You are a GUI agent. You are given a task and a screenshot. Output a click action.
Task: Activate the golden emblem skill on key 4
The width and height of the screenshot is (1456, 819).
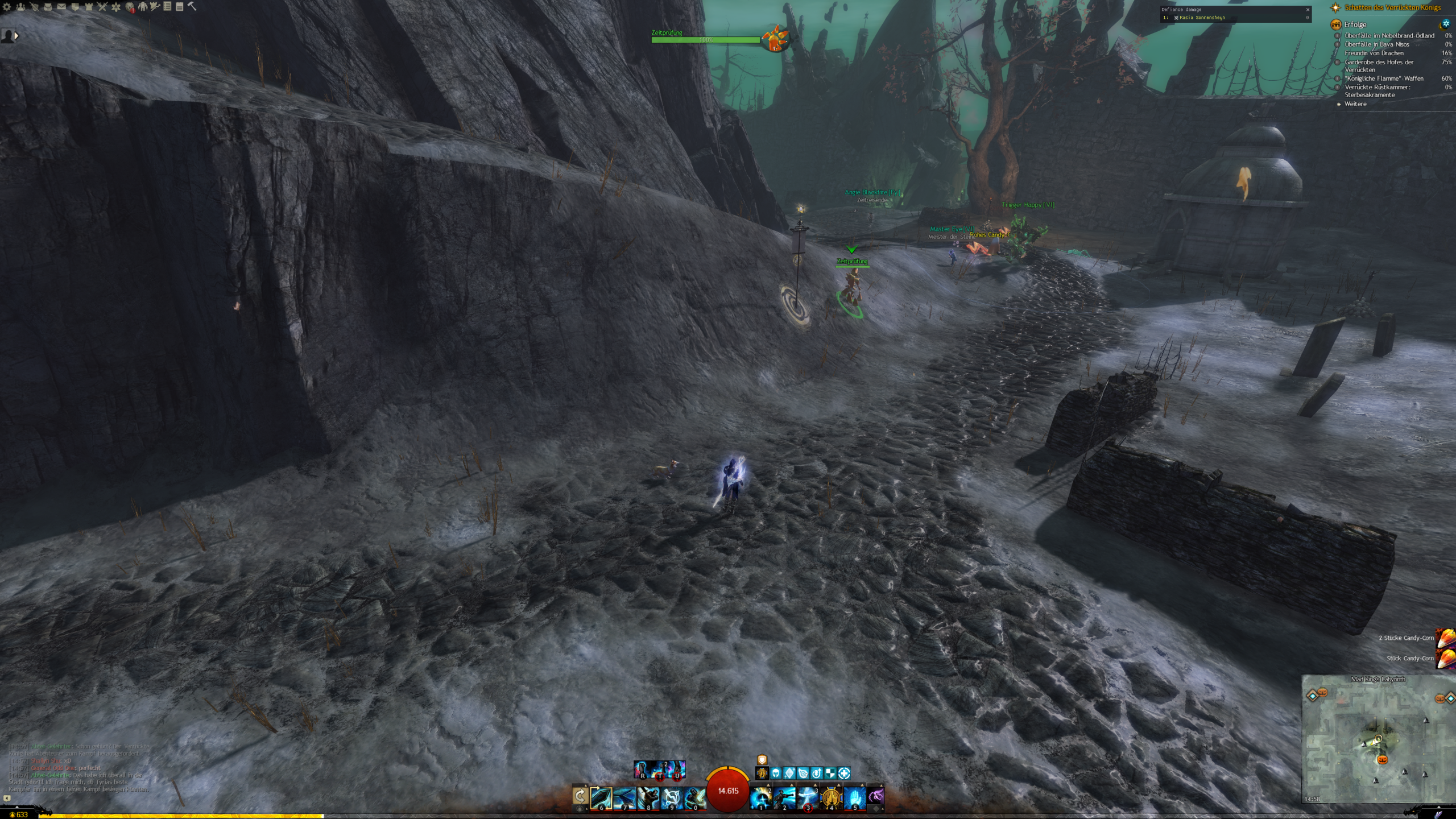click(x=831, y=798)
